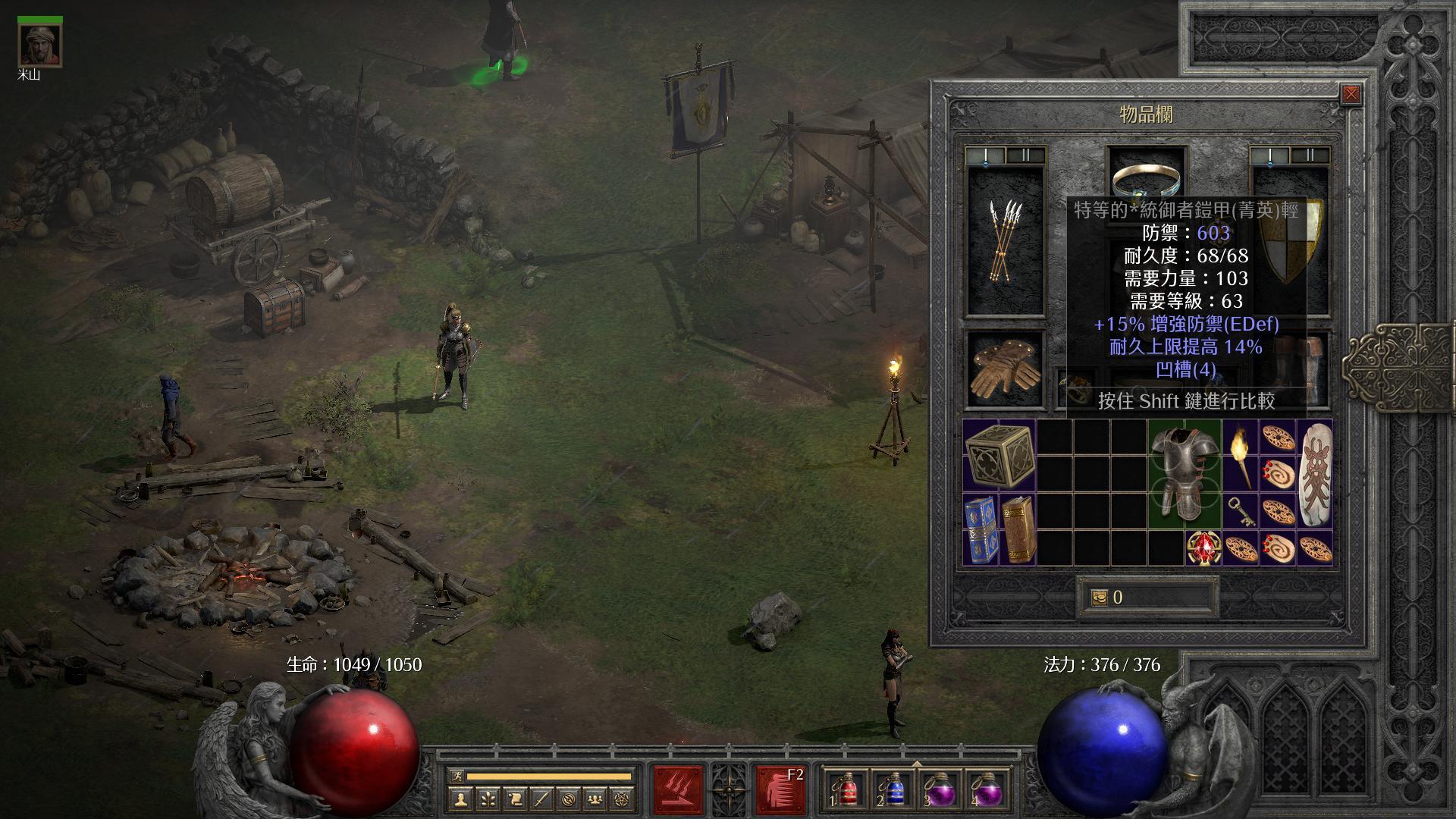Open the left-click javelin skill selector
The width and height of the screenshot is (1456, 819).
679,789
